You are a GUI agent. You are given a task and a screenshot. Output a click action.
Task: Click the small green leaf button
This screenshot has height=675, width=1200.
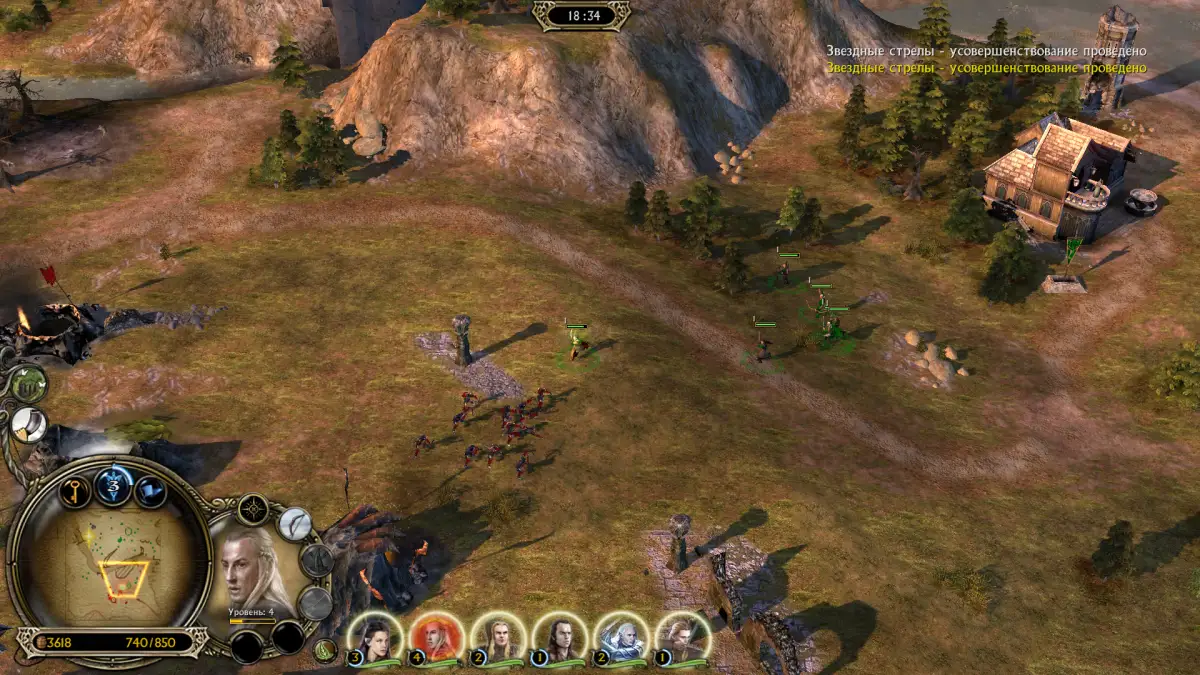(x=323, y=651)
